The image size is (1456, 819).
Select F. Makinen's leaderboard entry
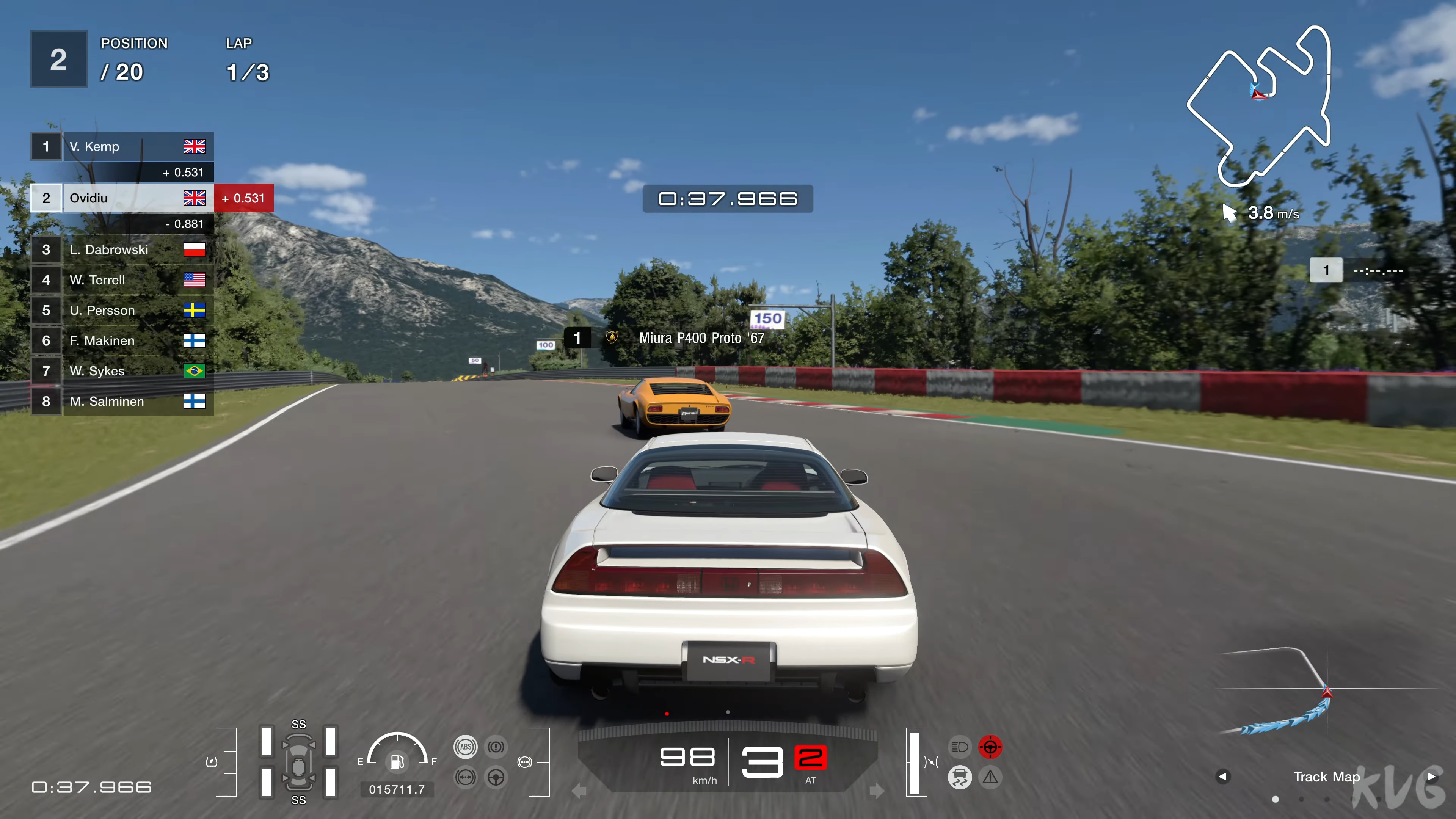(x=121, y=340)
